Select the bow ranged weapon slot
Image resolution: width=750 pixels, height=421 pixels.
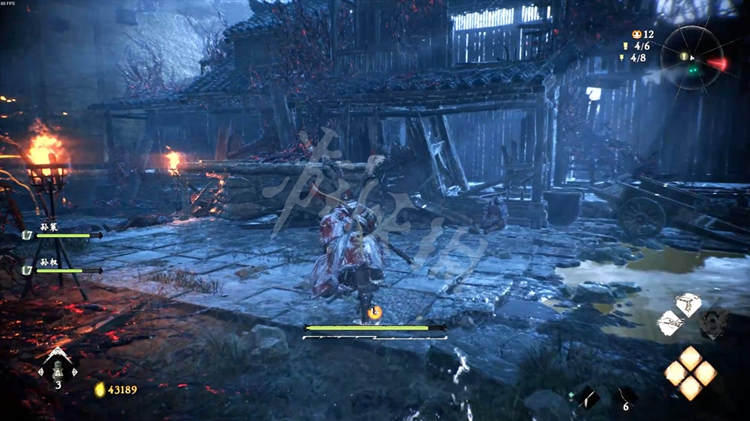(x=671, y=323)
